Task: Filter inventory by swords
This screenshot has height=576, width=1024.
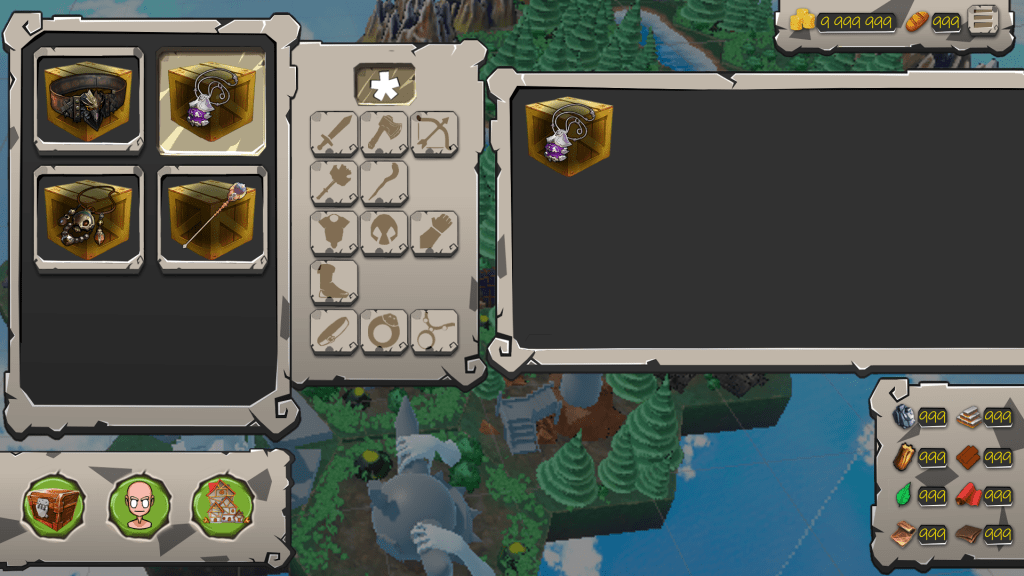Action: point(334,134)
